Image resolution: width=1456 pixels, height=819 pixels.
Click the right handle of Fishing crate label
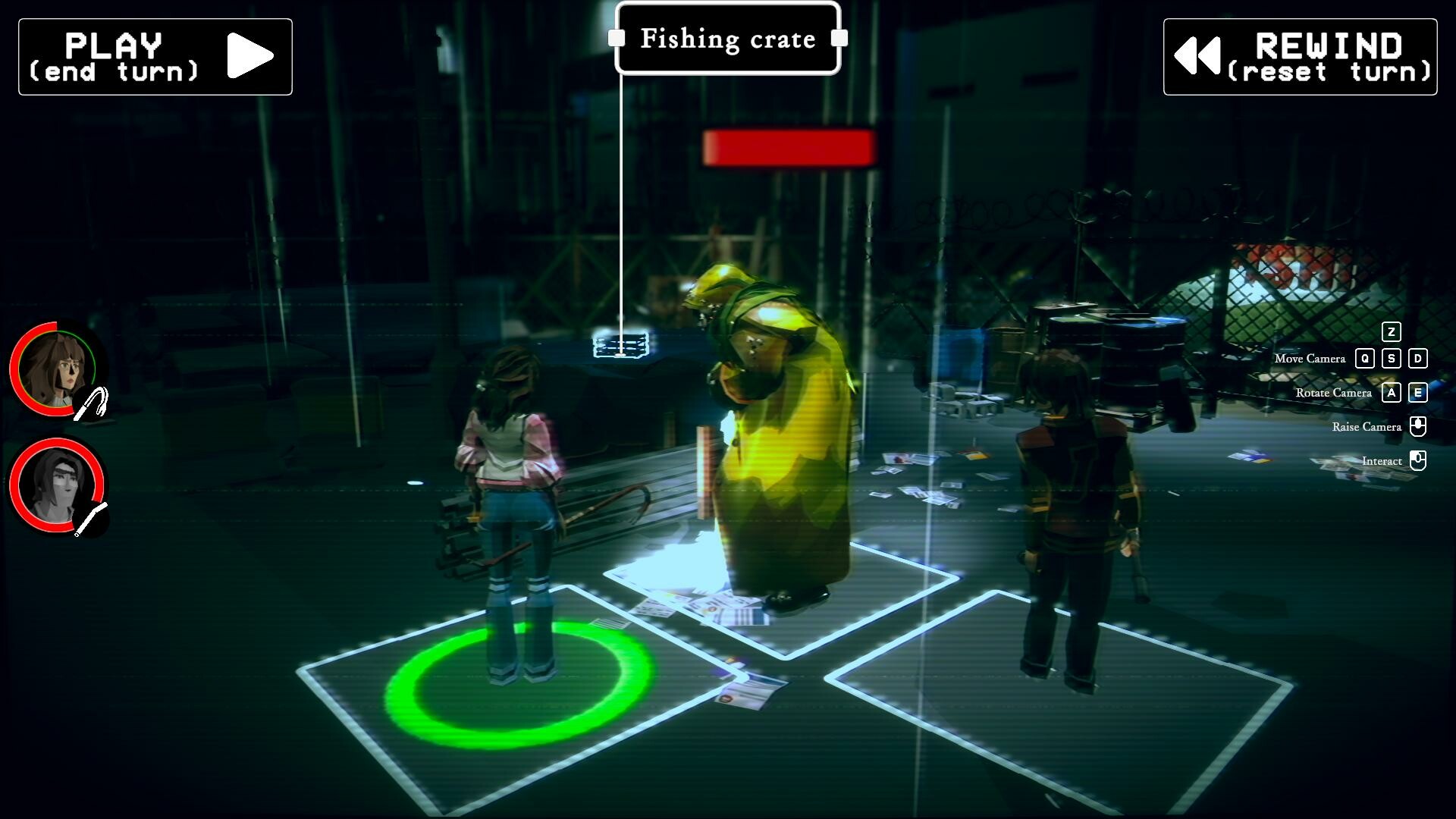840,39
